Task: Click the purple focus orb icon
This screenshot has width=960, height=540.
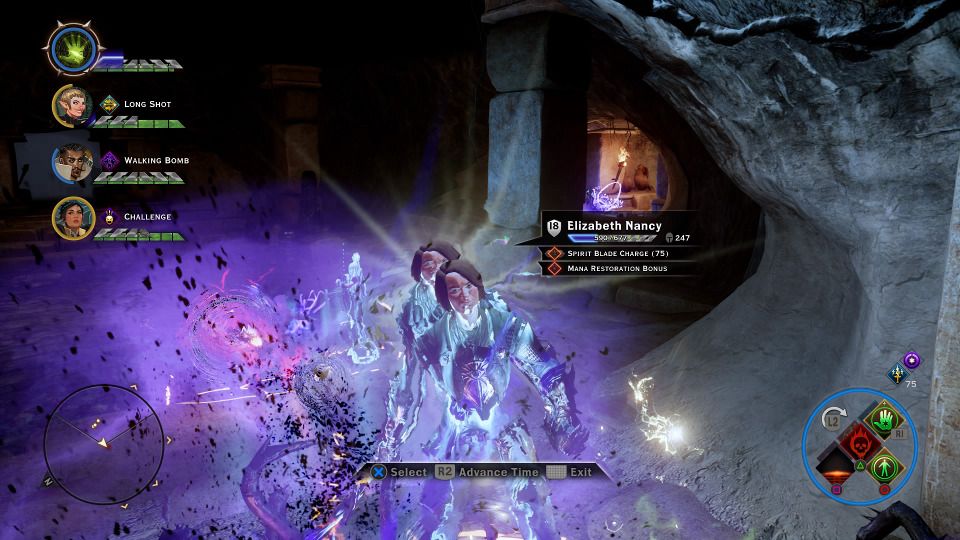Action: [911, 360]
